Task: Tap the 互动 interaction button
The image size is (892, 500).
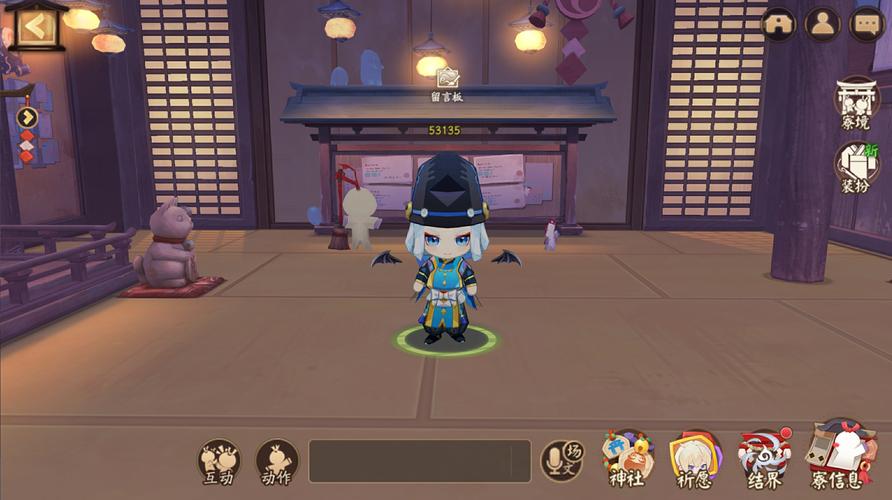Action: 219,462
